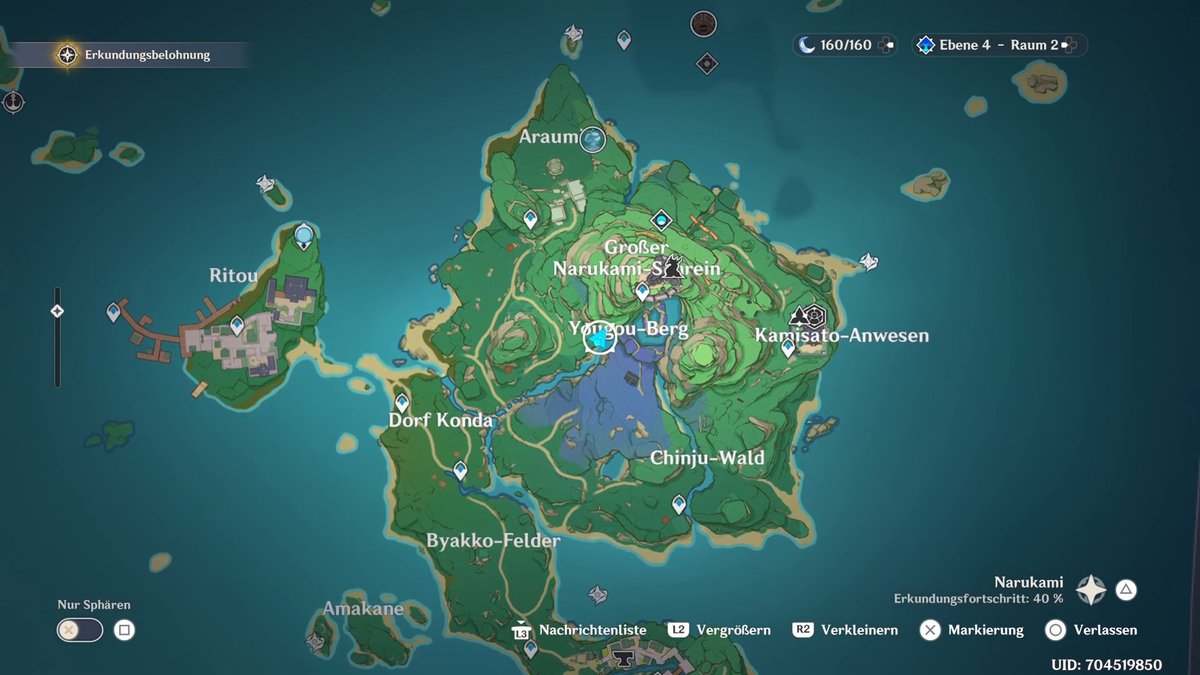Select the waypoint near Großer Narukami-Schrein
This screenshot has height=675, width=1200.
[x=642, y=291]
